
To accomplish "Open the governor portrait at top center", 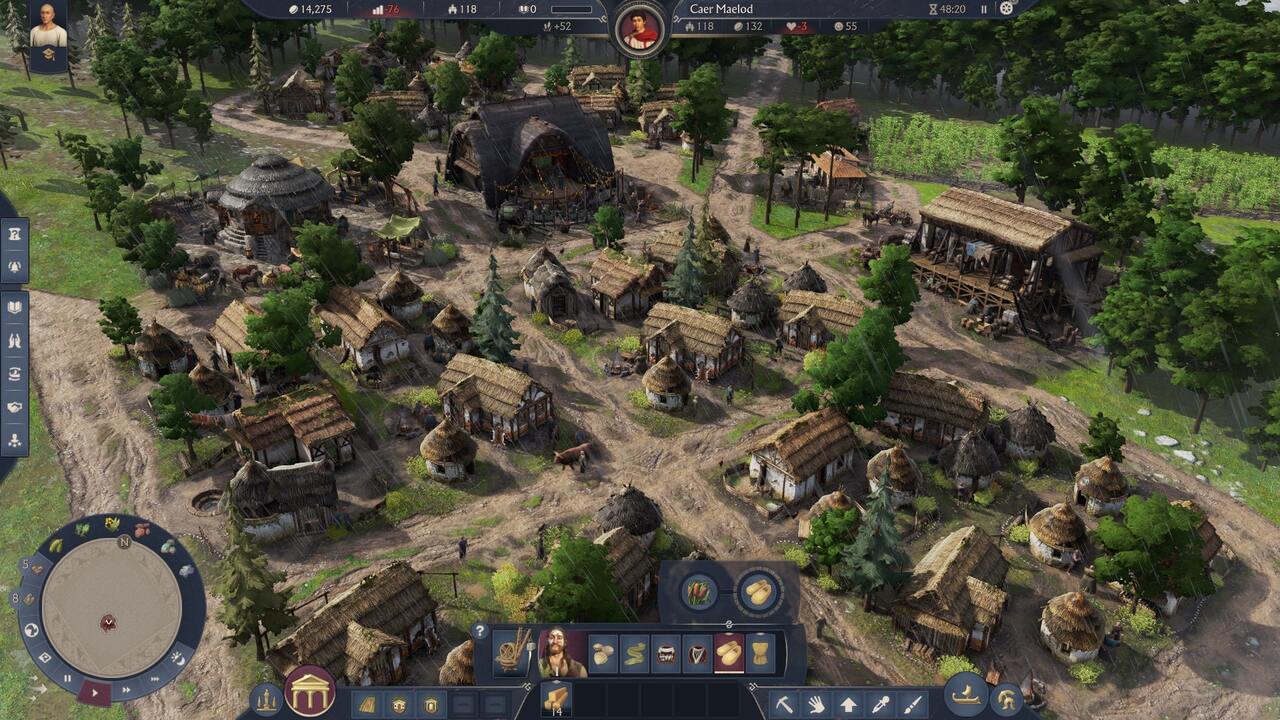I will point(640,28).
